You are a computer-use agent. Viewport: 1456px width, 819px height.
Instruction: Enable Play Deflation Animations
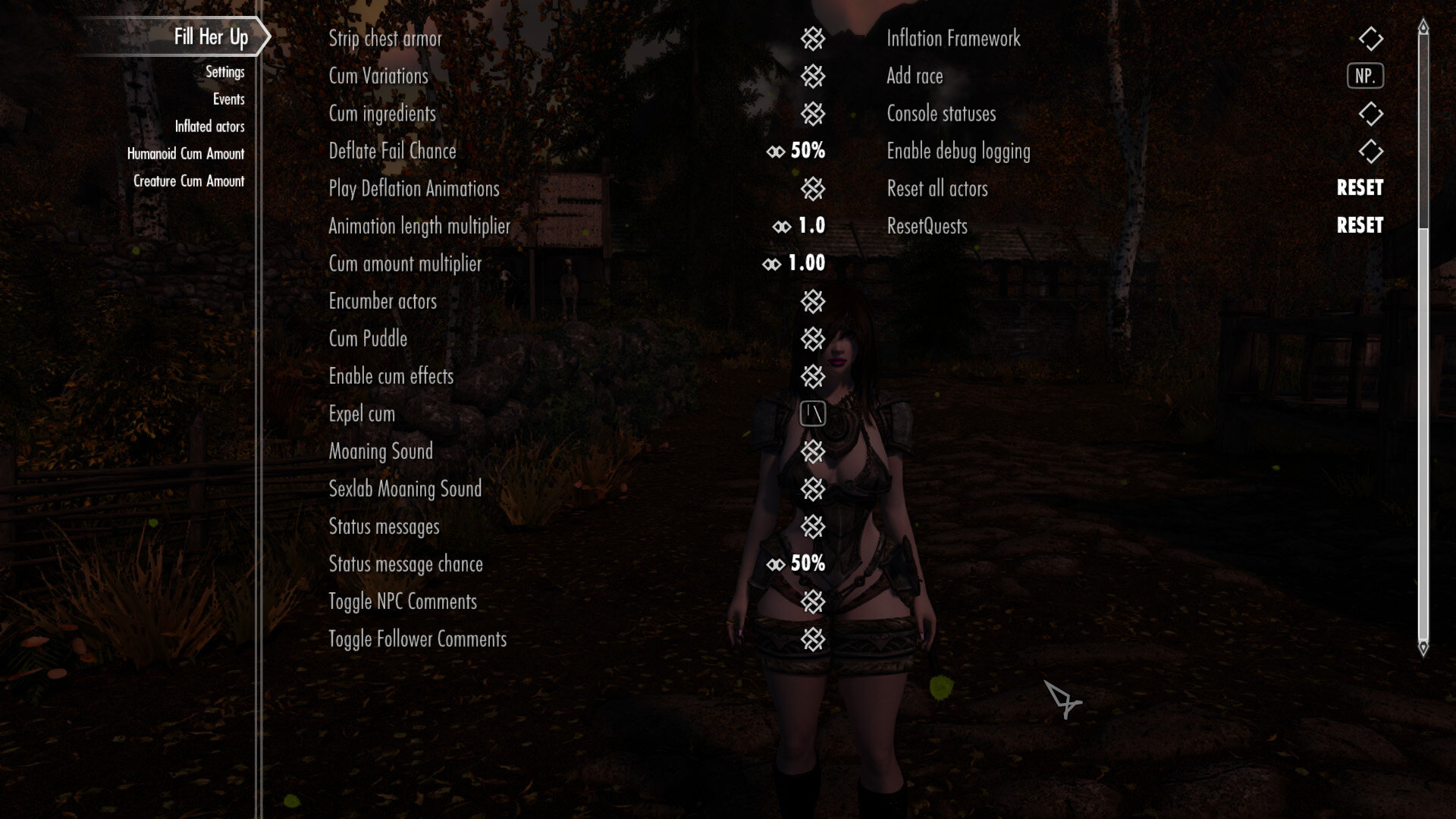(x=814, y=189)
